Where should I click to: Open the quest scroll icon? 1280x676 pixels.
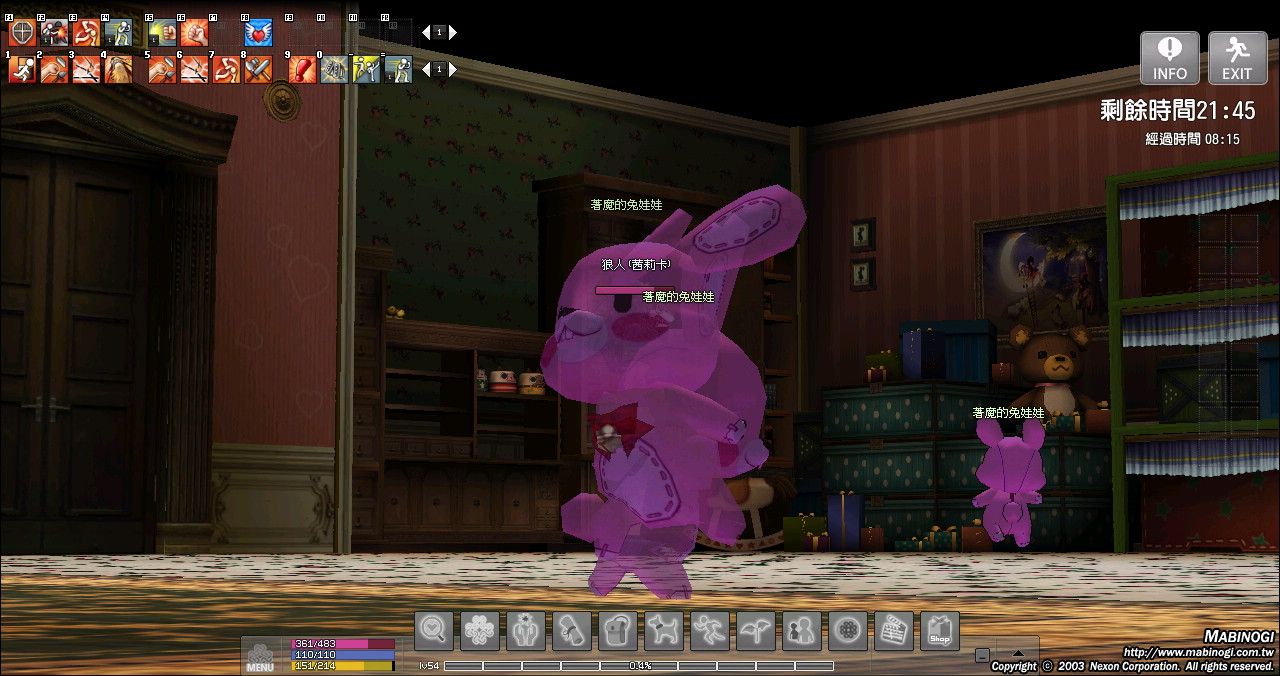[571, 631]
